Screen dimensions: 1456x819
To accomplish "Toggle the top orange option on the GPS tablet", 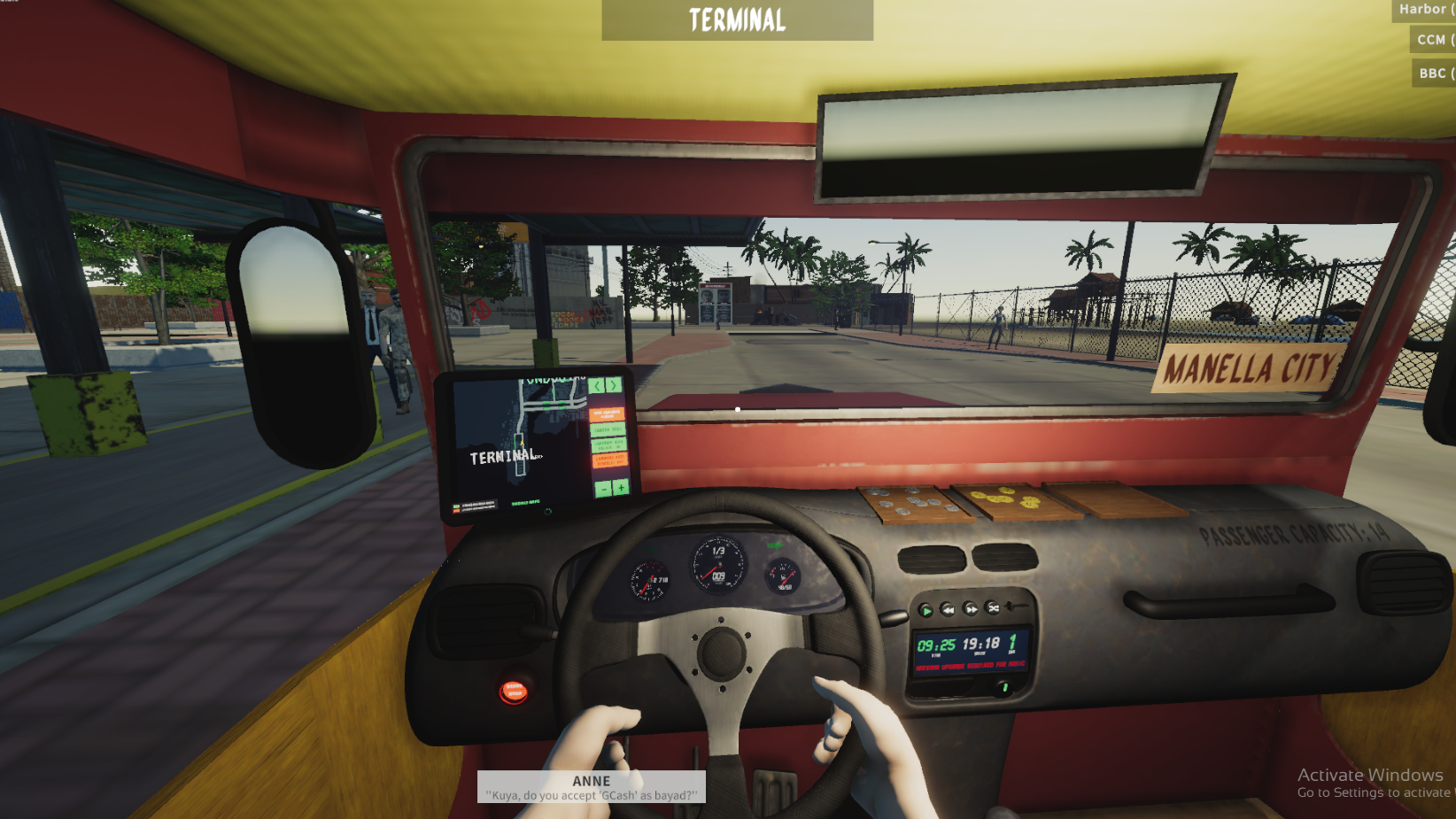I will tap(607, 414).
